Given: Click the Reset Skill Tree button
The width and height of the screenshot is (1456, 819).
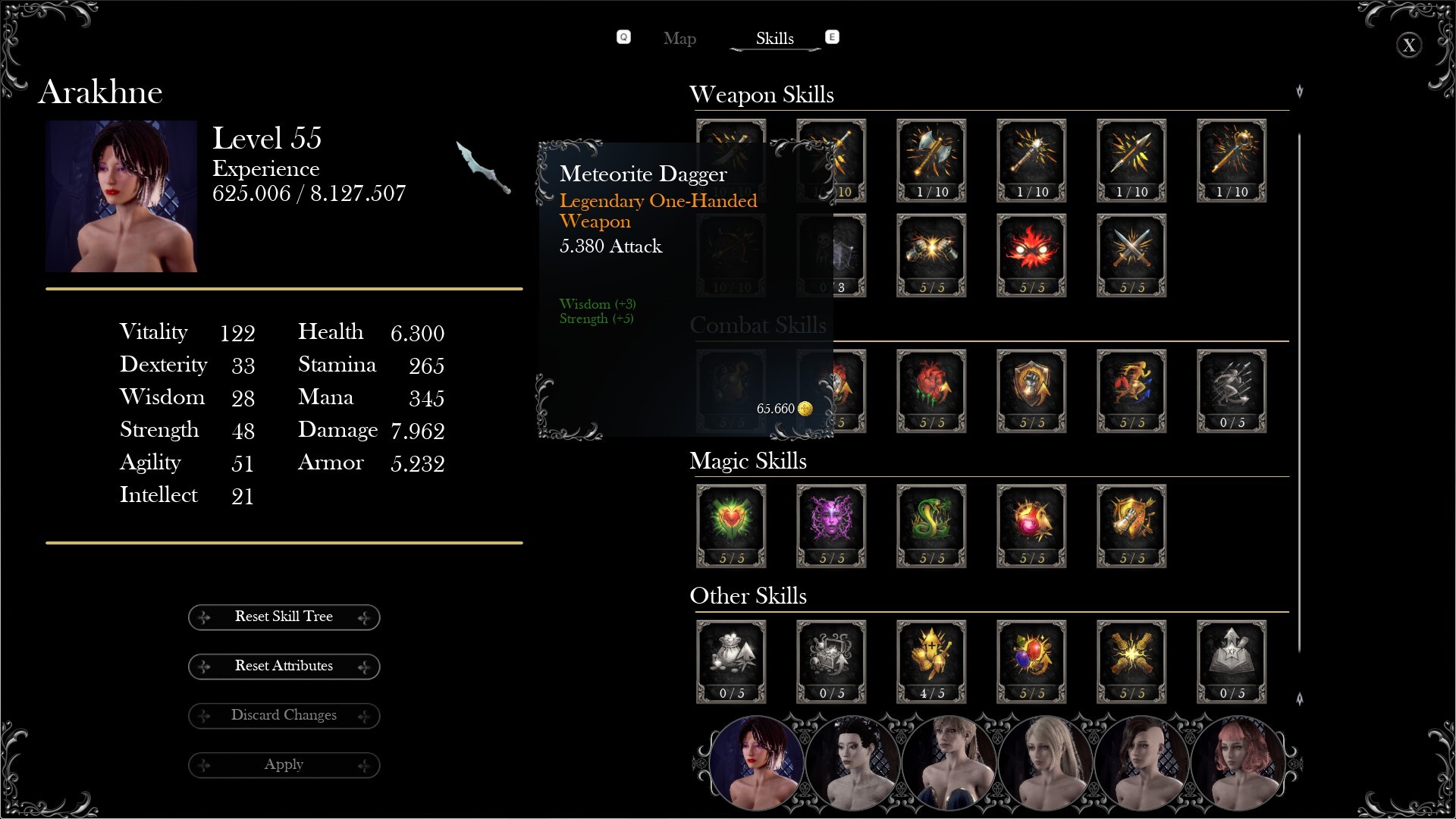Looking at the screenshot, I should [x=284, y=617].
